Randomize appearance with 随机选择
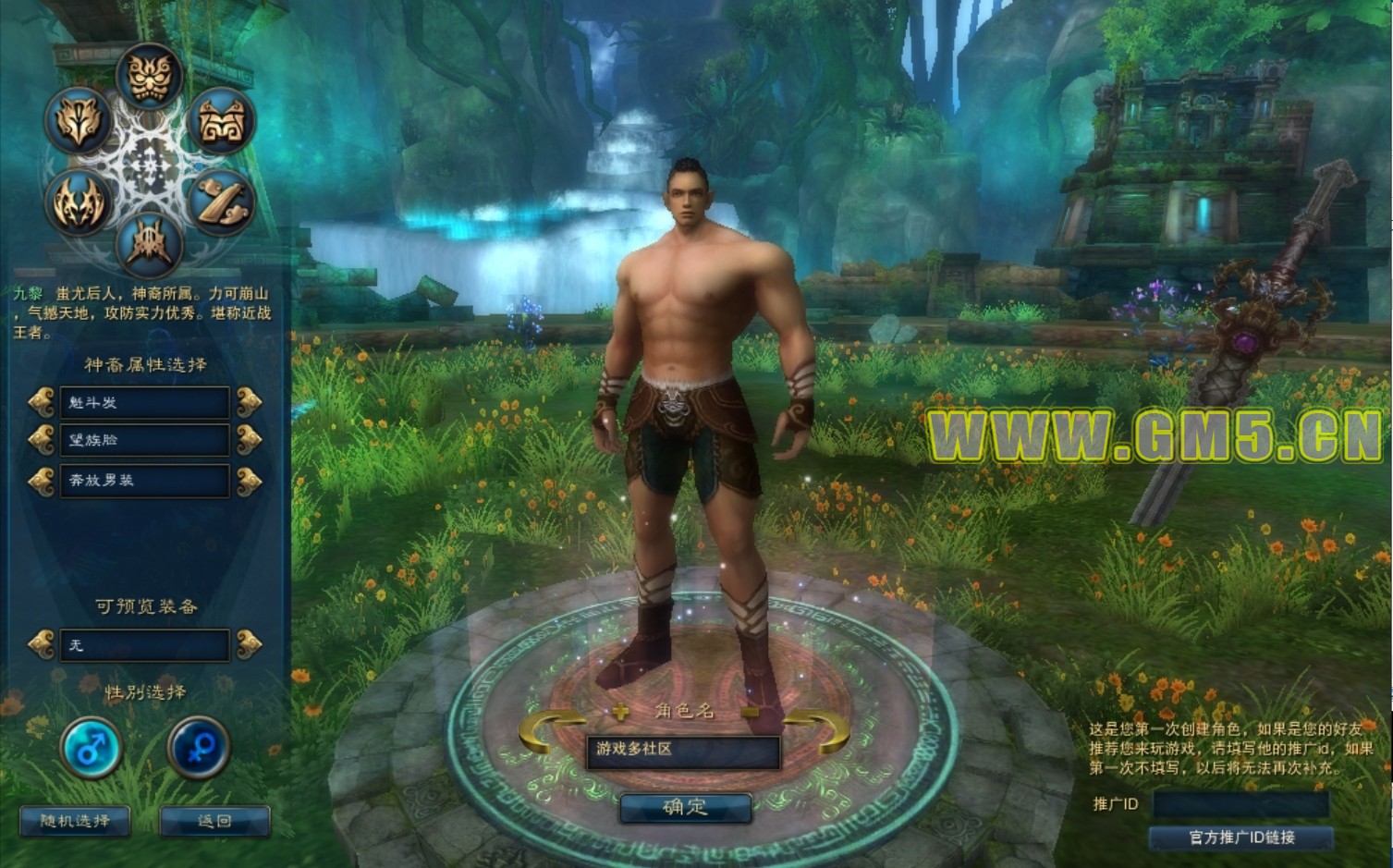 point(75,821)
